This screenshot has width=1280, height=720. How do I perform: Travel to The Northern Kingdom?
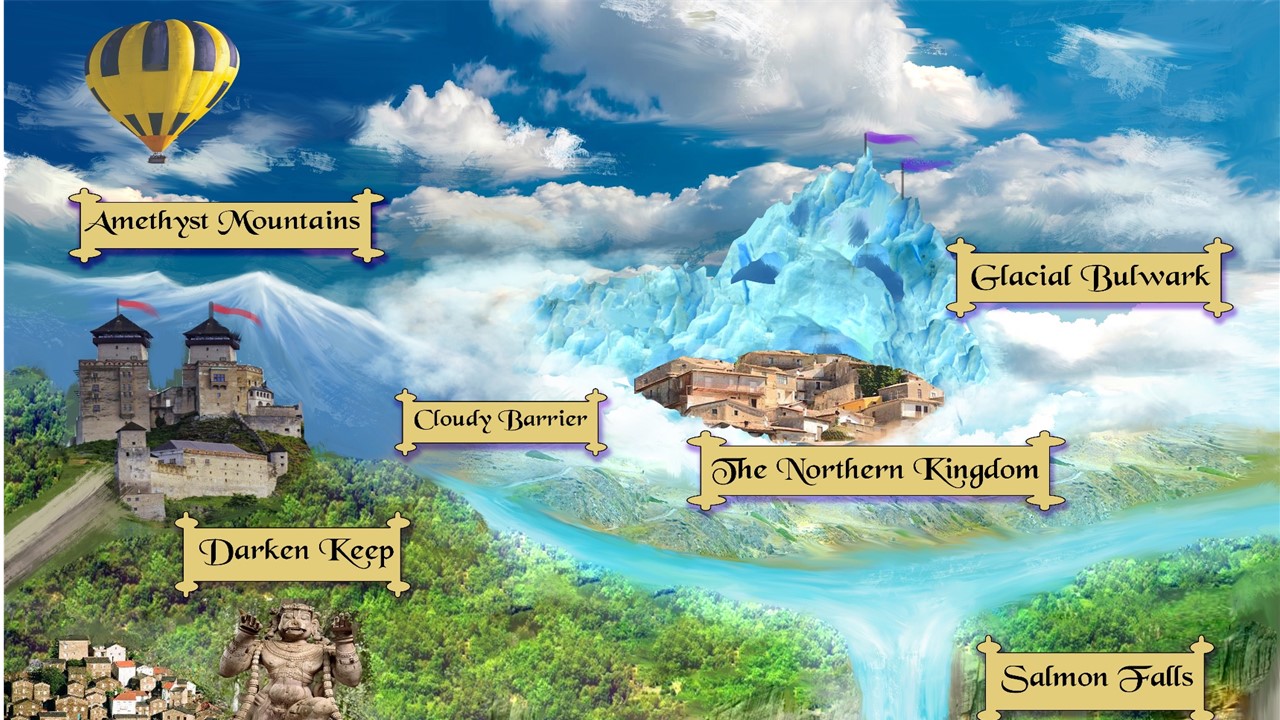pyautogui.click(x=876, y=470)
